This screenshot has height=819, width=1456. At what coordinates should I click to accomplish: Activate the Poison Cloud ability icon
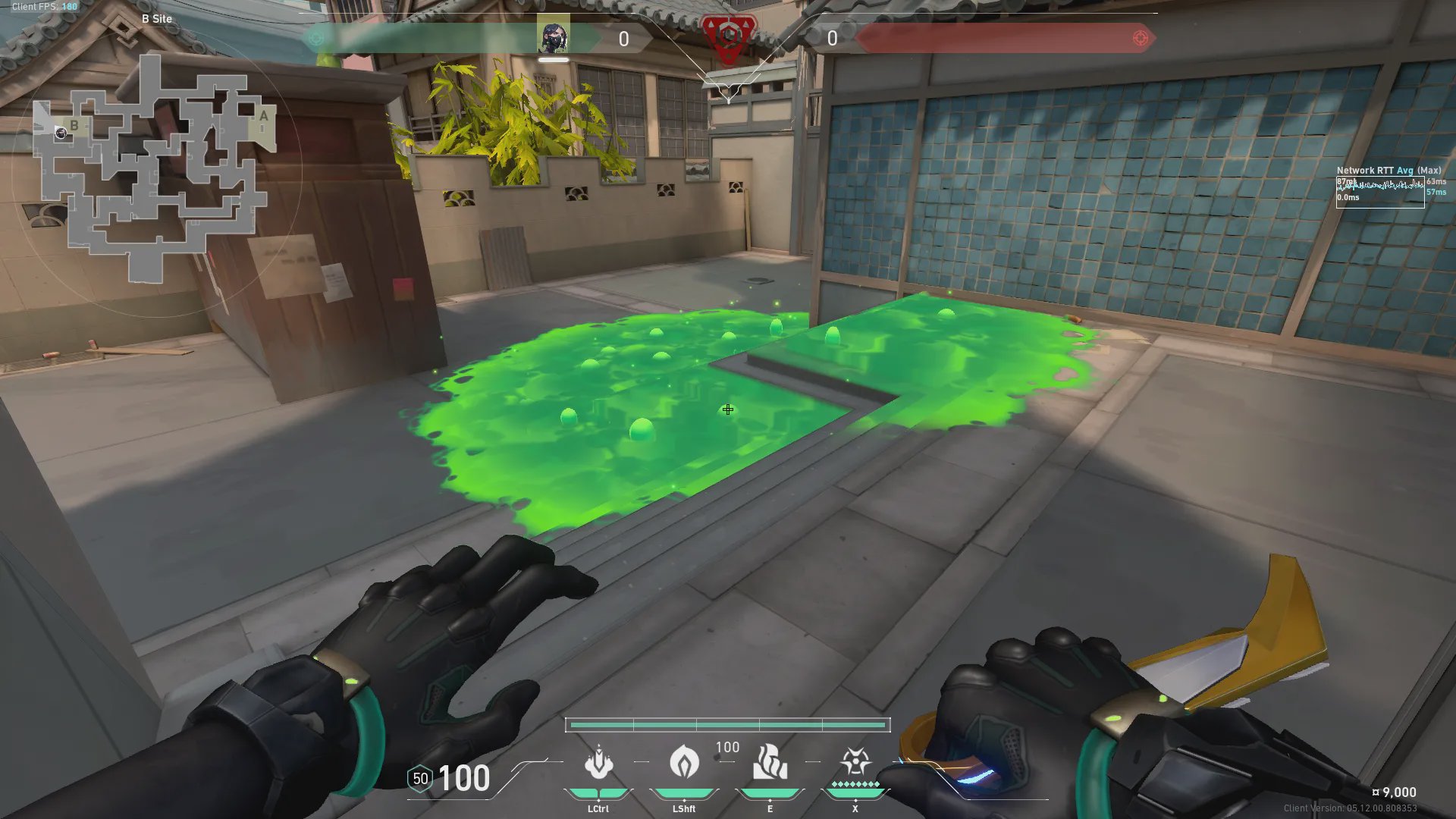click(684, 763)
